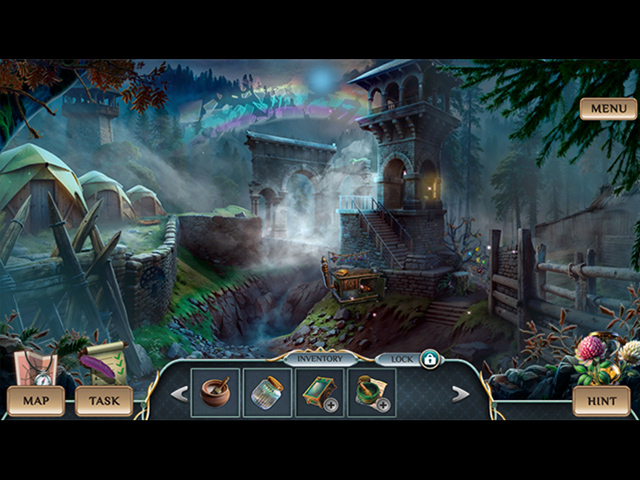The image size is (640, 480).
Task: Click the inventory left arrow
Action: tap(180, 394)
